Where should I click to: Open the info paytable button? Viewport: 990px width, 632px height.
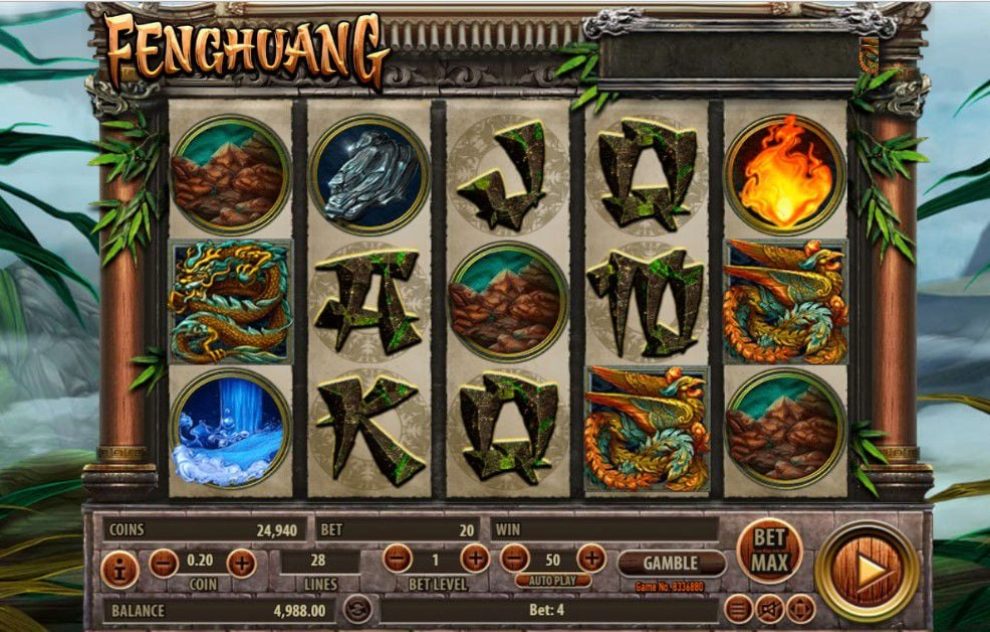[120, 570]
